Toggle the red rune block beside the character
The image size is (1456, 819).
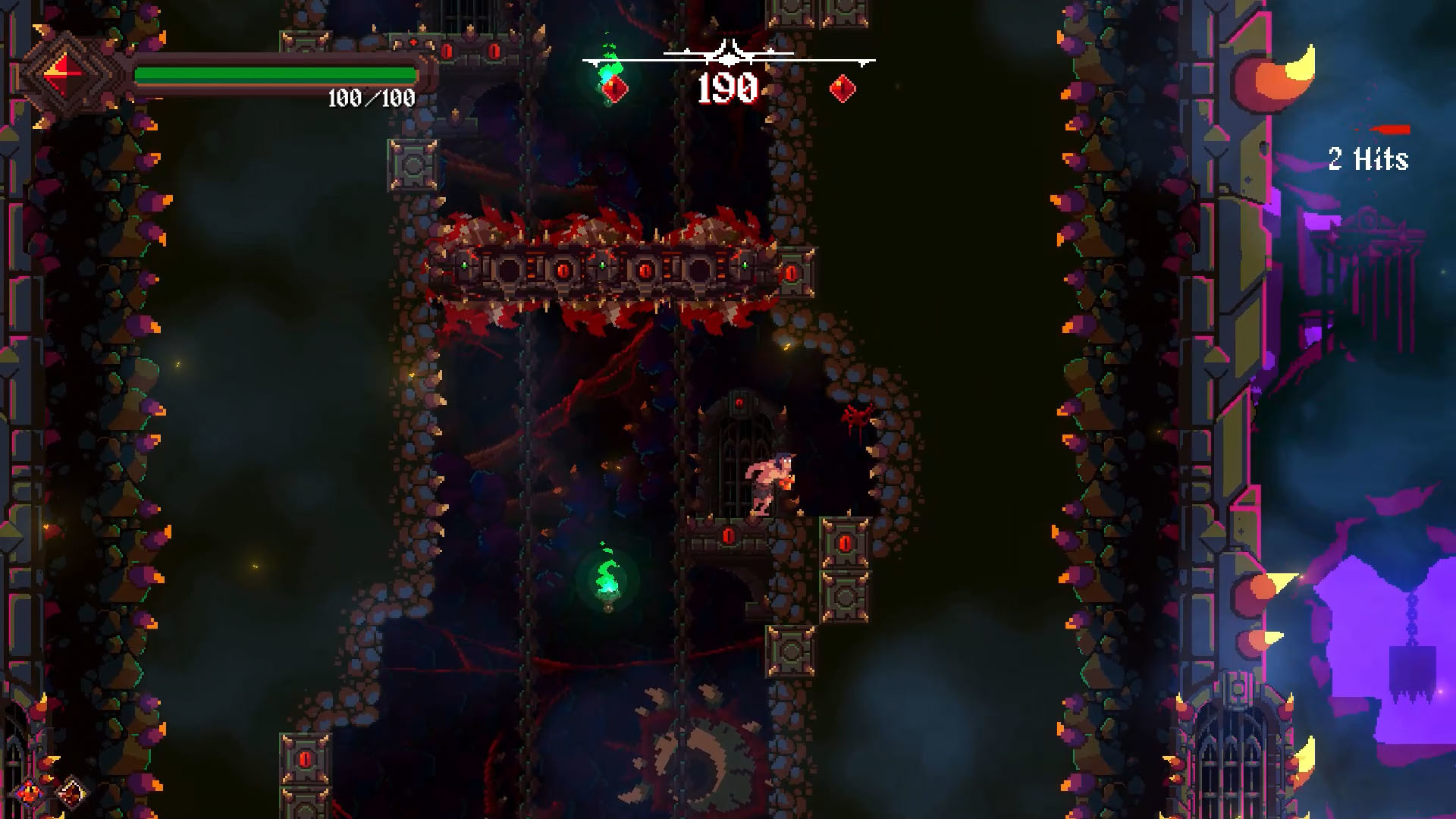coord(846,542)
